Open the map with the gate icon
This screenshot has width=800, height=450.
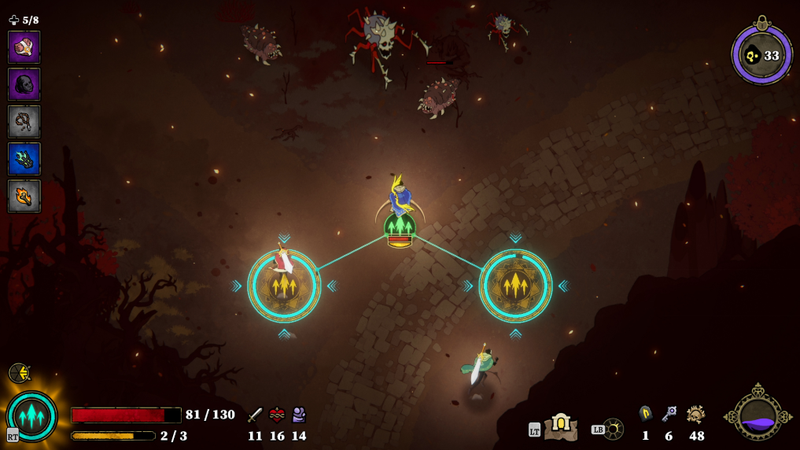click(561, 427)
